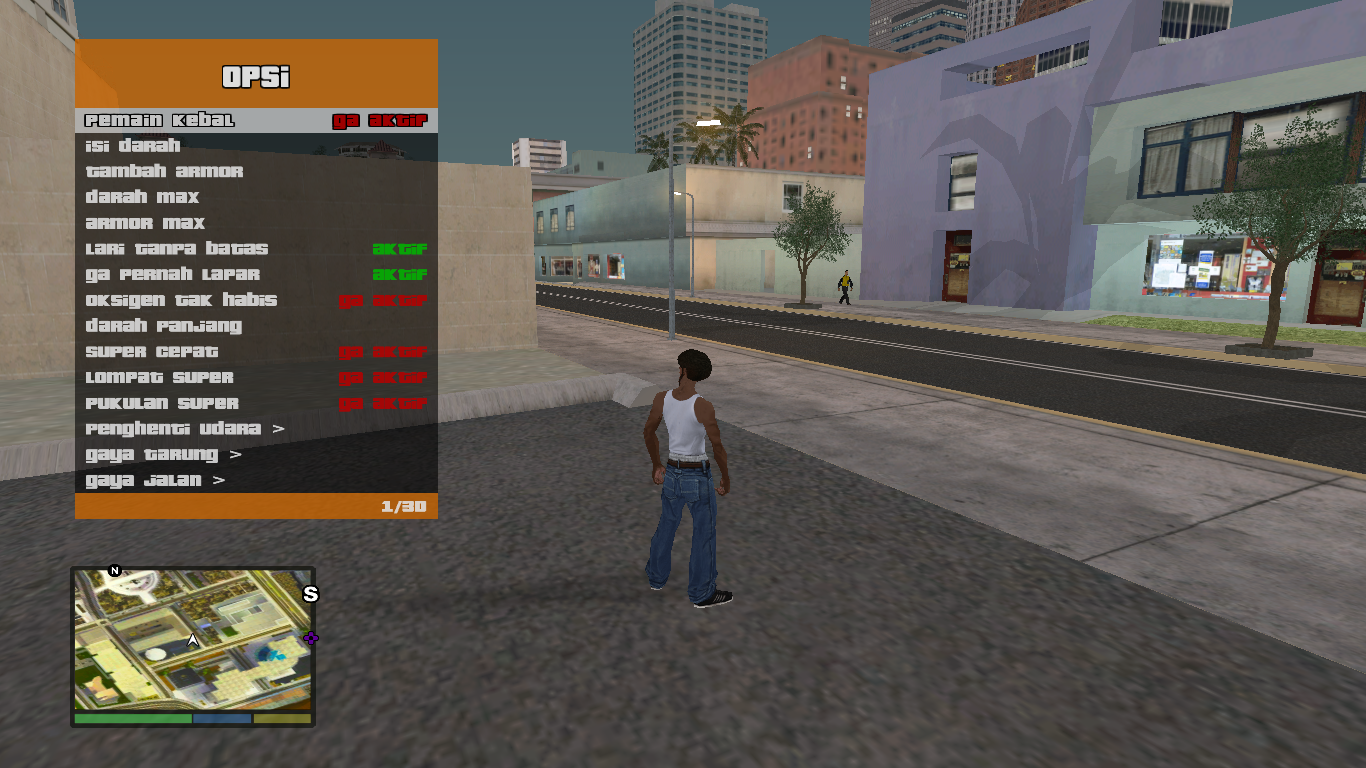Activate the Darah Max cheat

[255, 196]
